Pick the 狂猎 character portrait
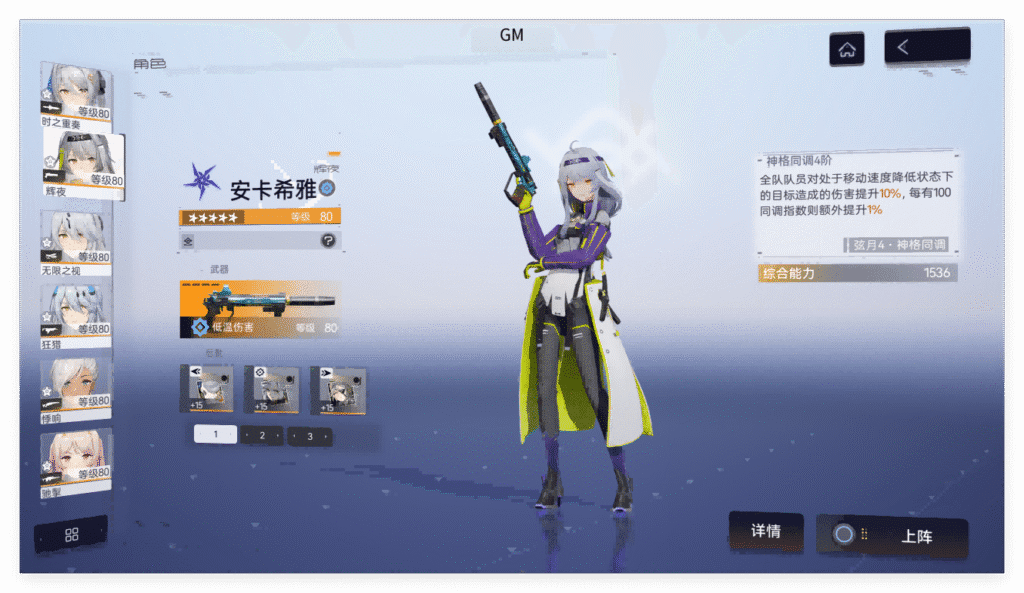Viewport: 1024px width, 593px height. 75,314
